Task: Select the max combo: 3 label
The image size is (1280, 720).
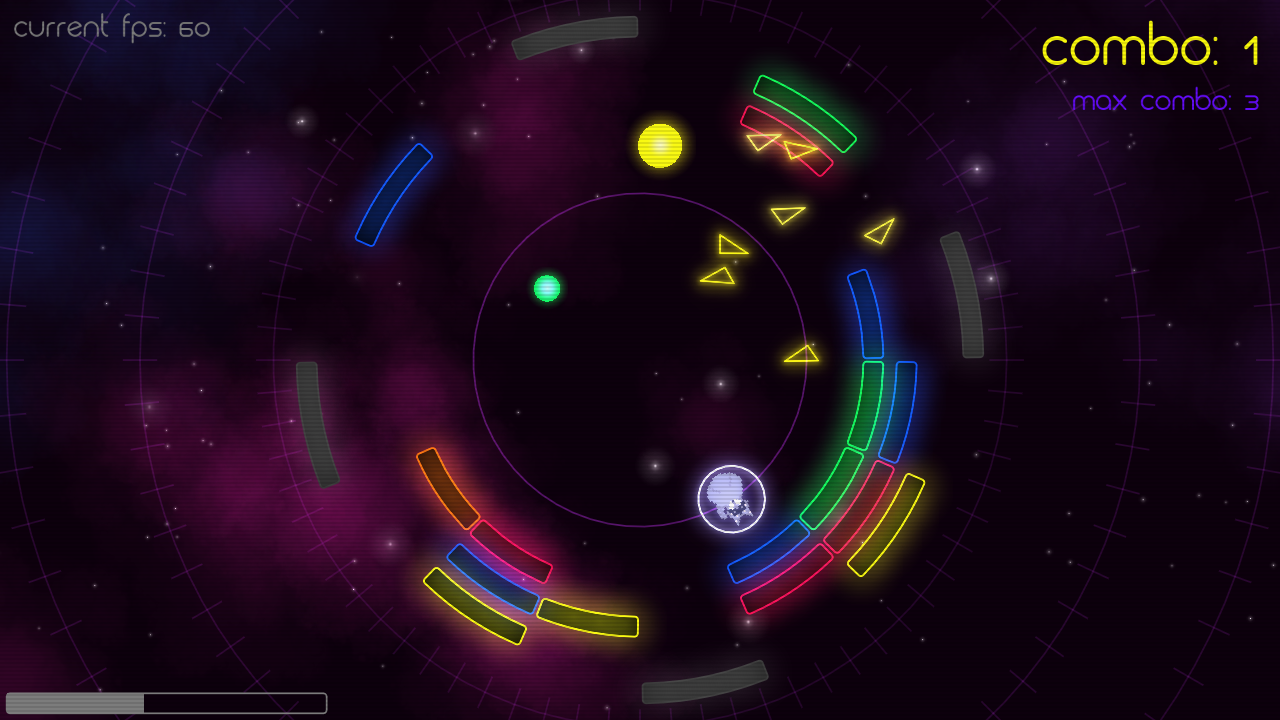Action: point(1166,100)
